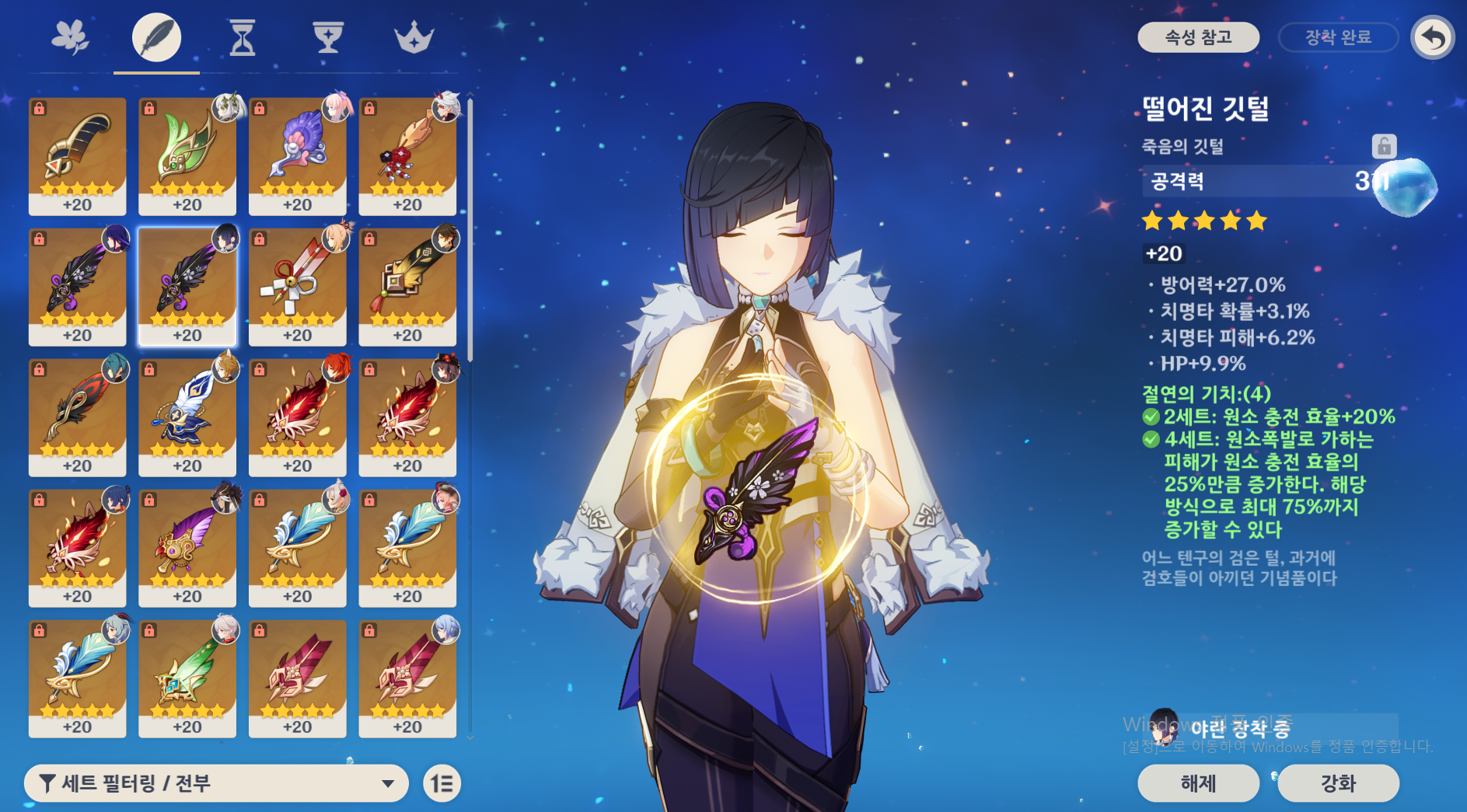Screen dimensions: 1467x812
Task: Click the 속성 참고 button
Action: click(1198, 37)
